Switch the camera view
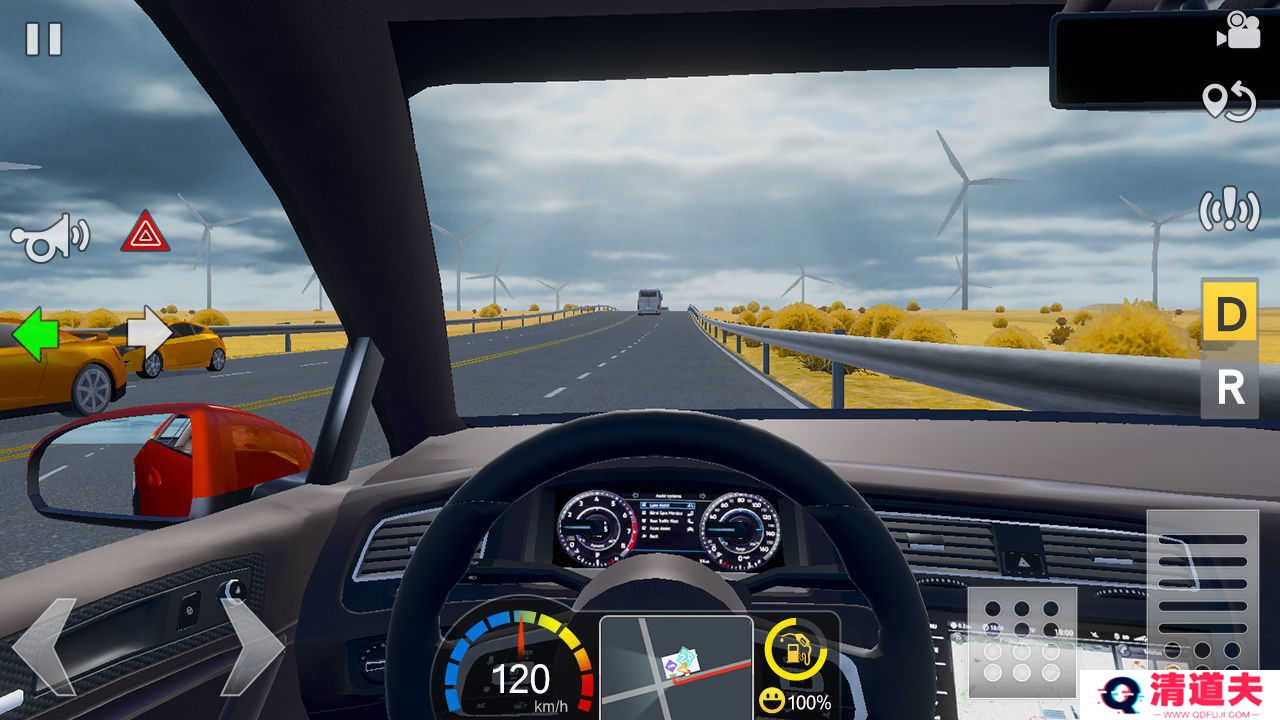This screenshot has height=720, width=1280. [1237, 31]
